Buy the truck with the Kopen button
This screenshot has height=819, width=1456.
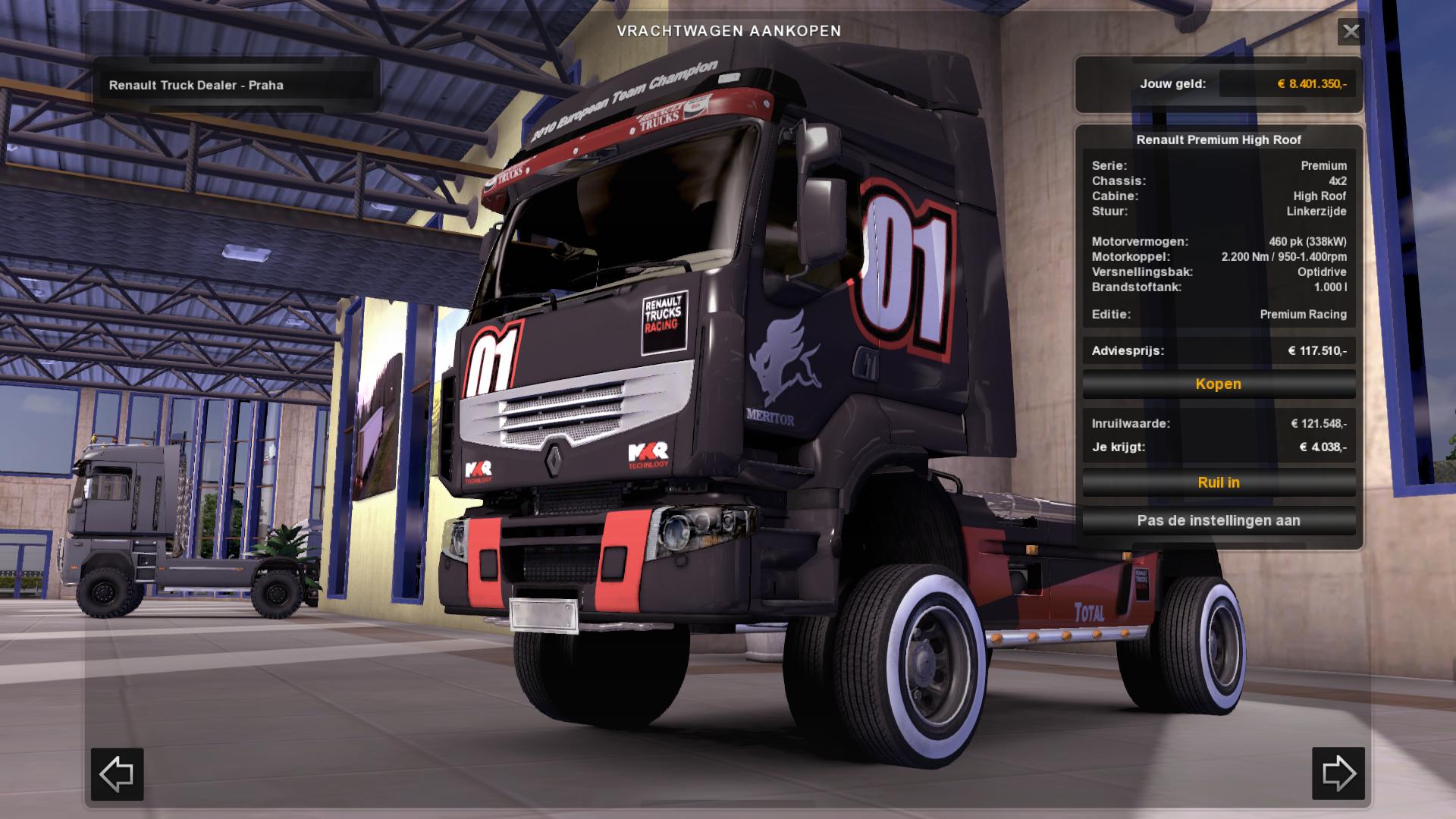1218,384
